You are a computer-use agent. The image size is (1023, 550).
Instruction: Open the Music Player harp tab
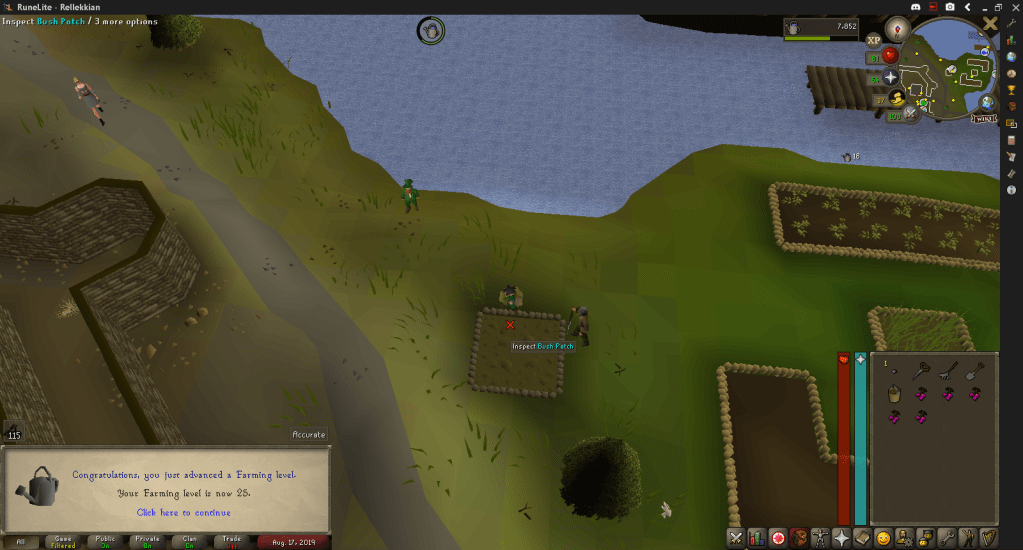[x=988, y=538]
